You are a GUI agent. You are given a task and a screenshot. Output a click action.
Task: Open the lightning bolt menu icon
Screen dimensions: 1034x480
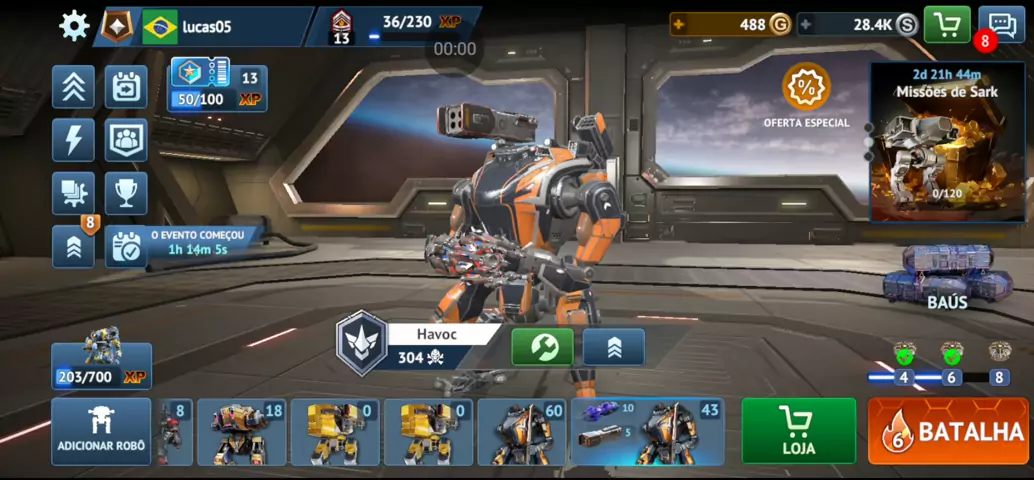pyautogui.click(x=74, y=140)
